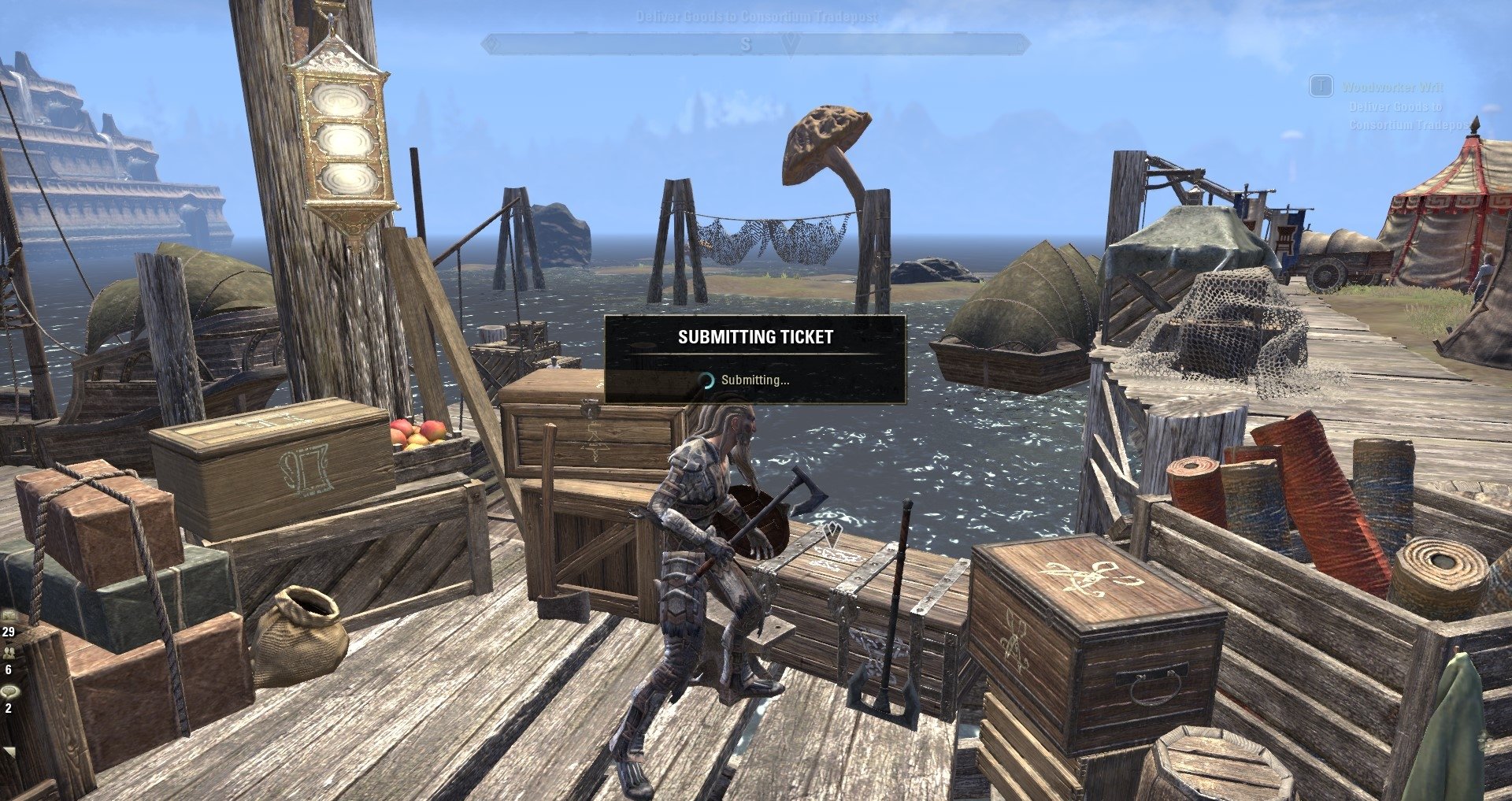Select the inventory bag icon showing 29
1512x801 pixels.
[x=9, y=618]
